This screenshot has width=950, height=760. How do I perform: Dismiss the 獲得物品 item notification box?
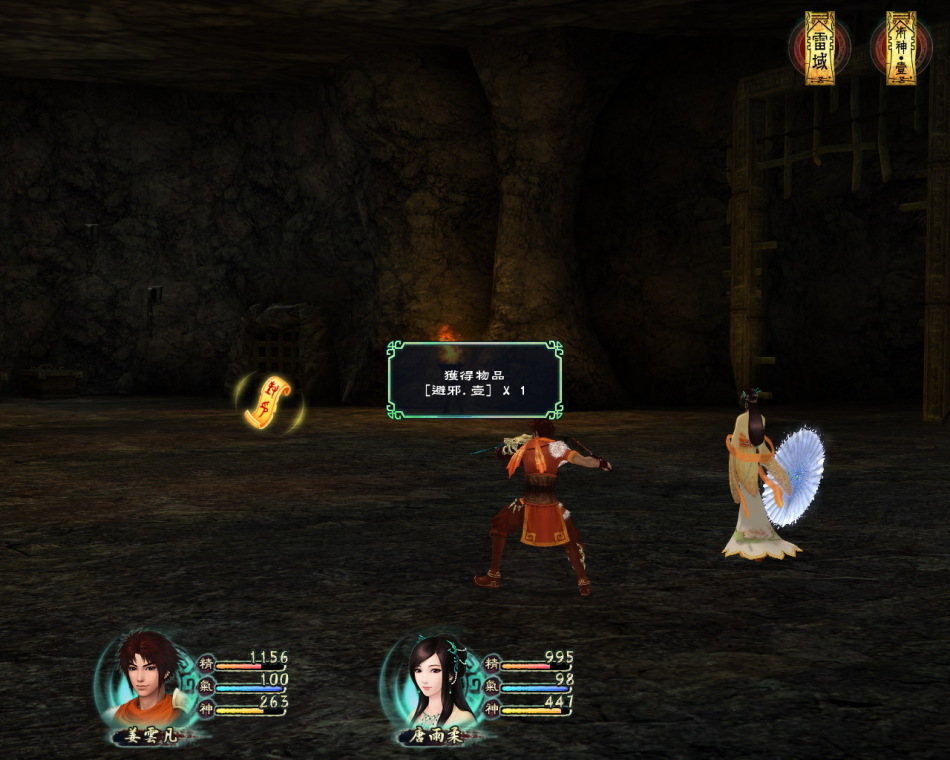pos(475,380)
